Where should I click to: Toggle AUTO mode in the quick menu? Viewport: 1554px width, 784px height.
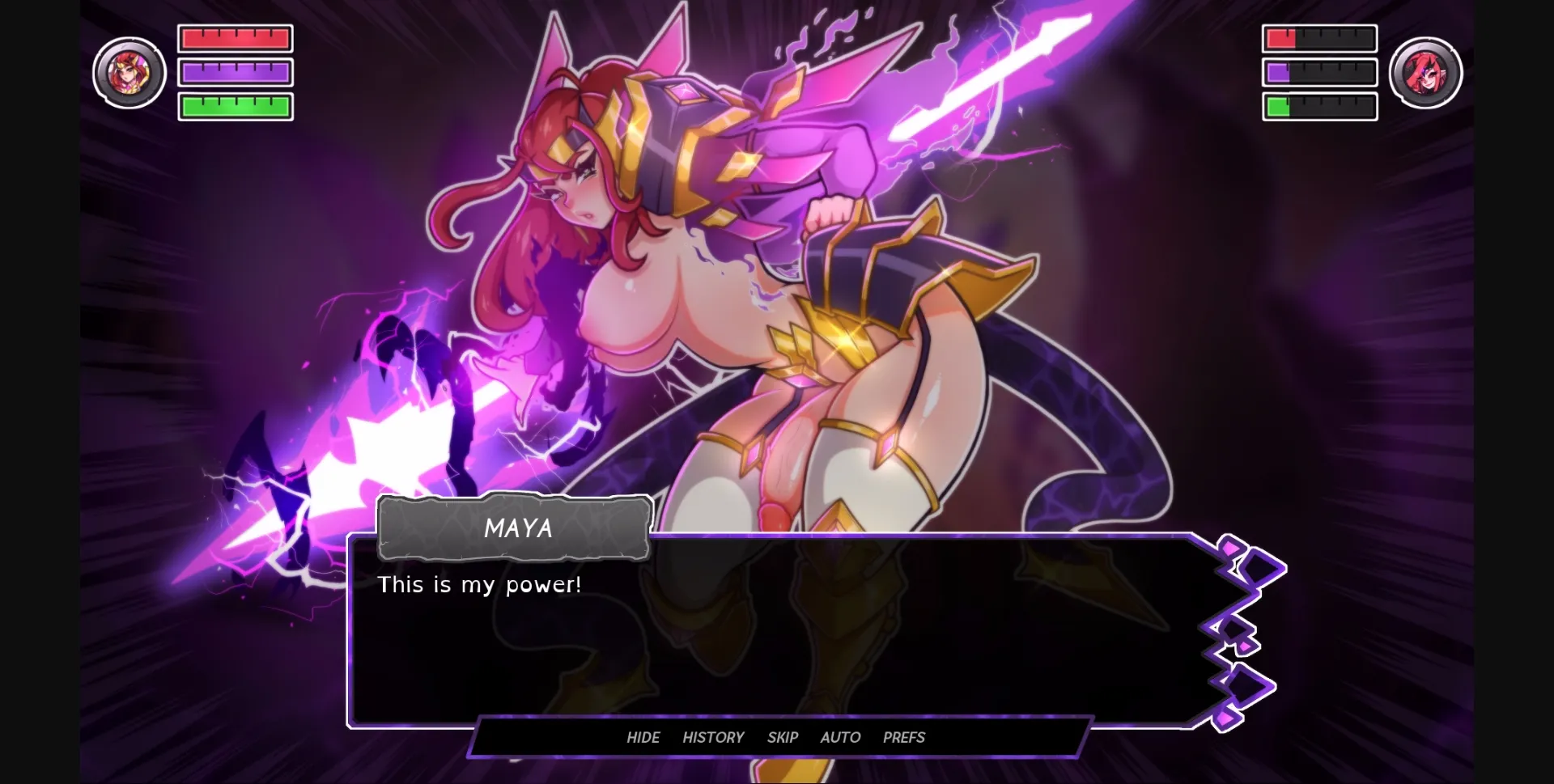[x=841, y=737]
